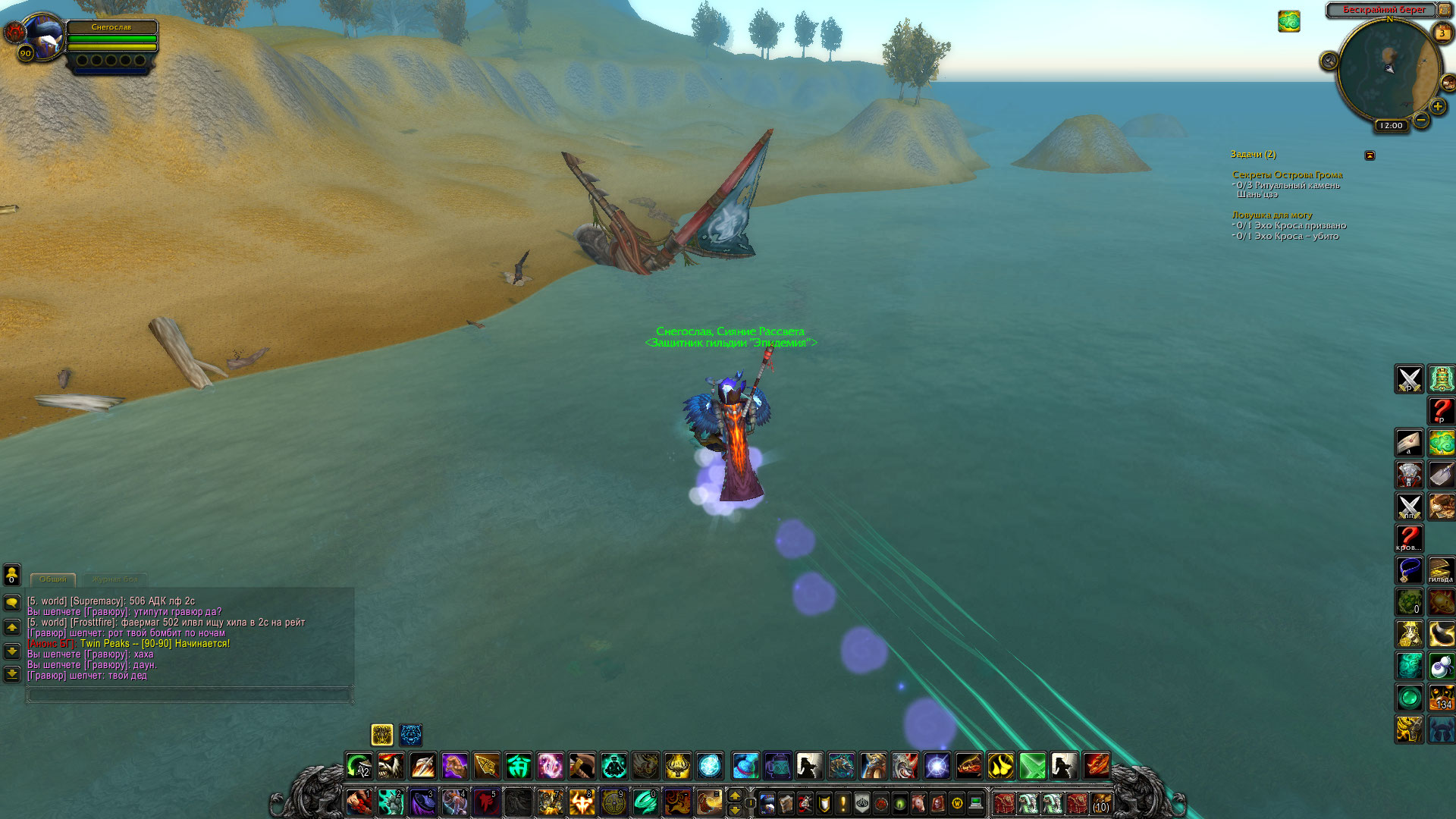Use the green trident ability on action bar
This screenshot has width=1456, height=819.
coord(519,766)
